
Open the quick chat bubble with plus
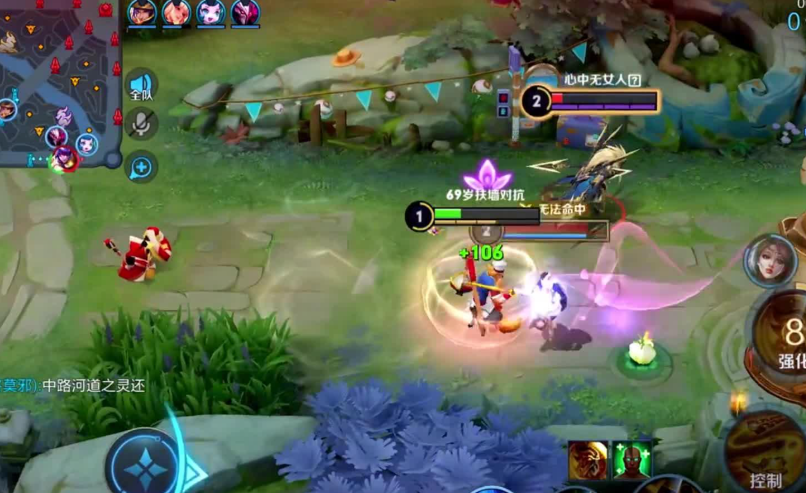coord(141,166)
